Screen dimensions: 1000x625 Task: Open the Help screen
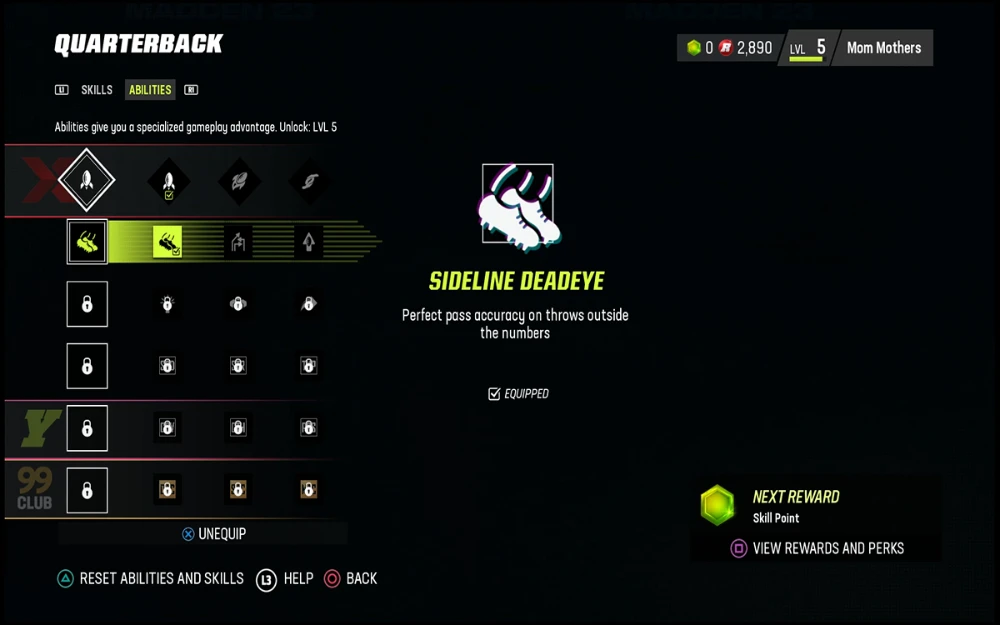(285, 578)
